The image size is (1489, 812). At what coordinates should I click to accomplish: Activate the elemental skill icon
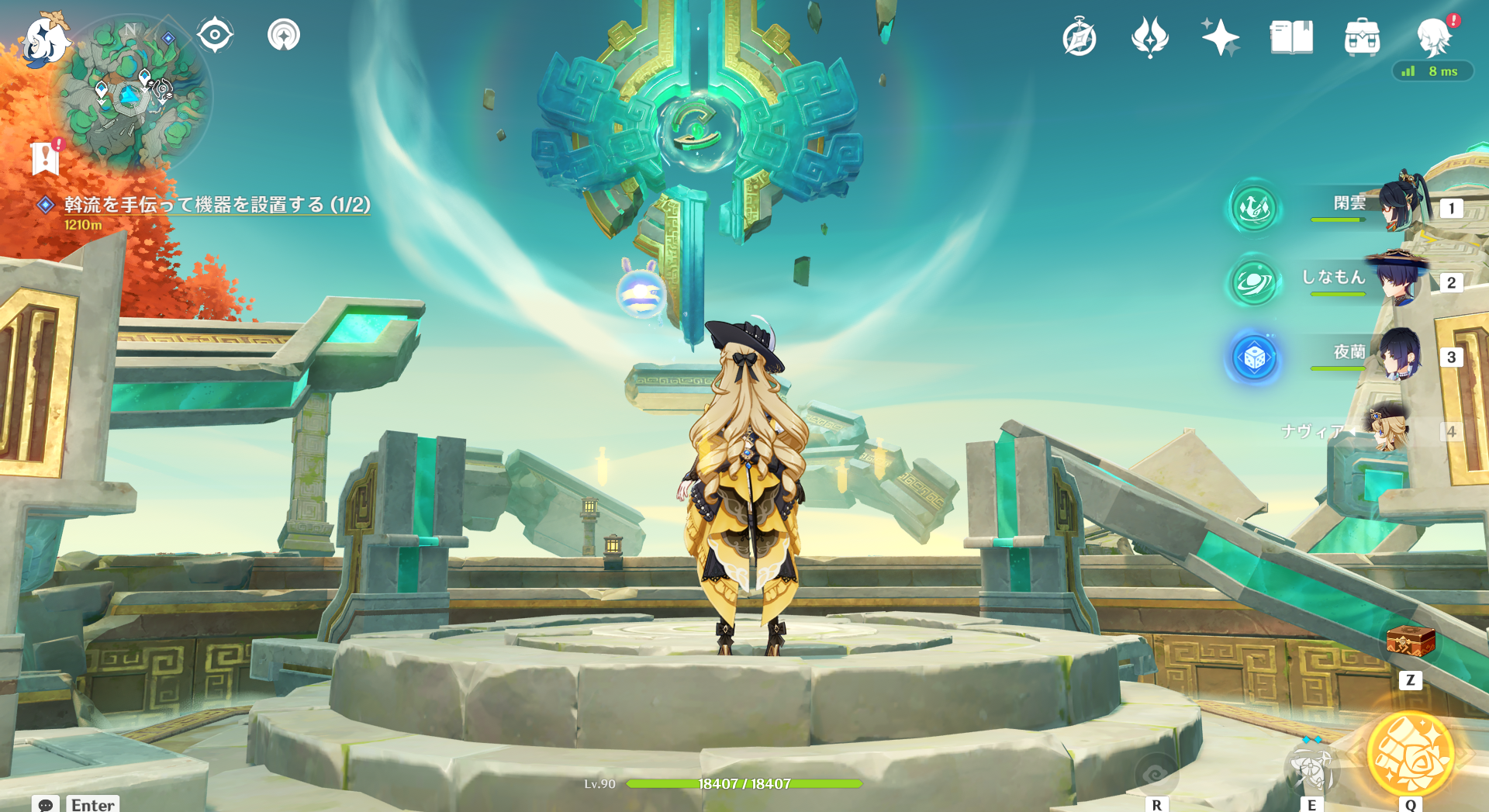pos(1311,768)
